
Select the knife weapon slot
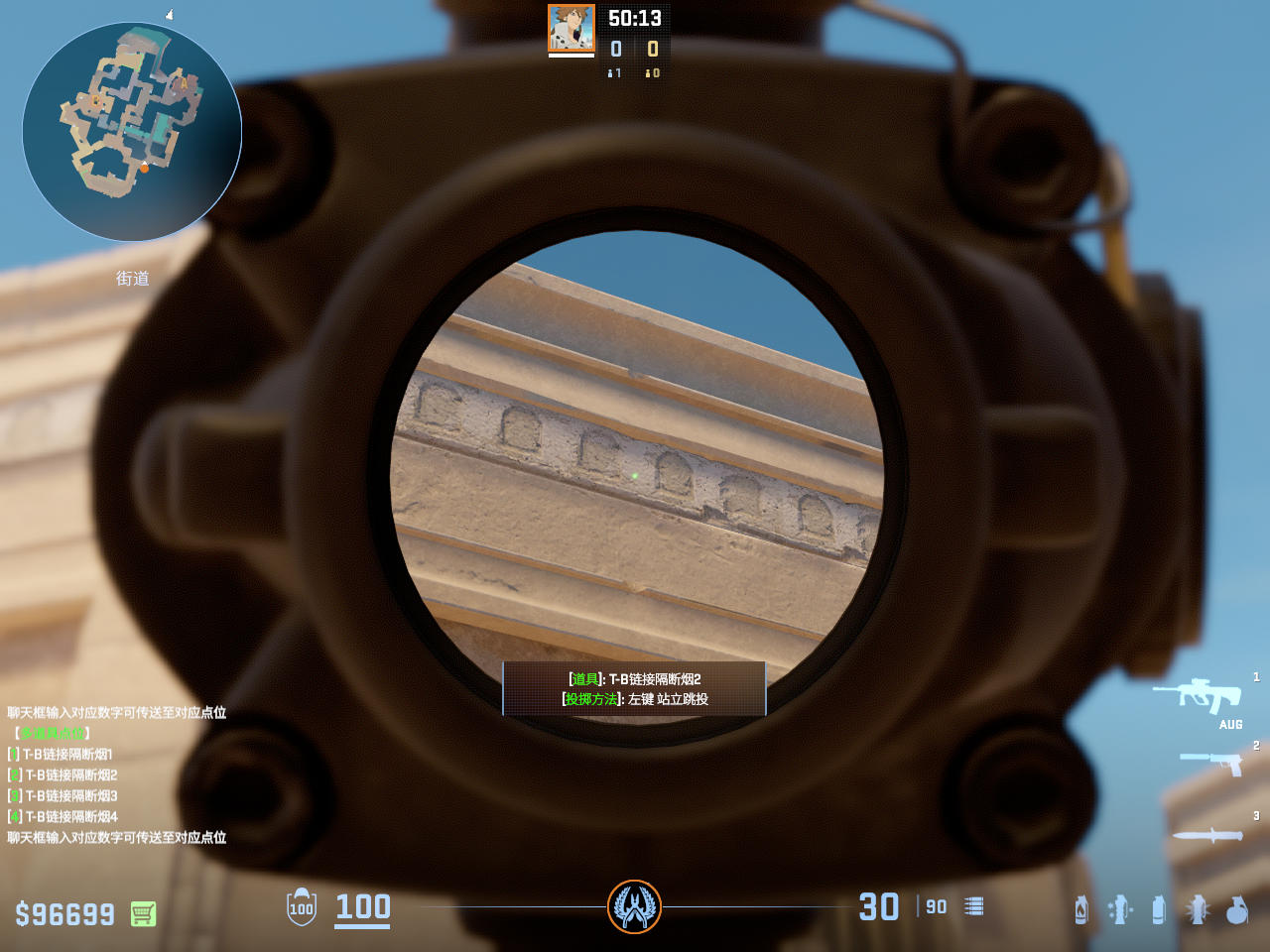click(x=1207, y=835)
